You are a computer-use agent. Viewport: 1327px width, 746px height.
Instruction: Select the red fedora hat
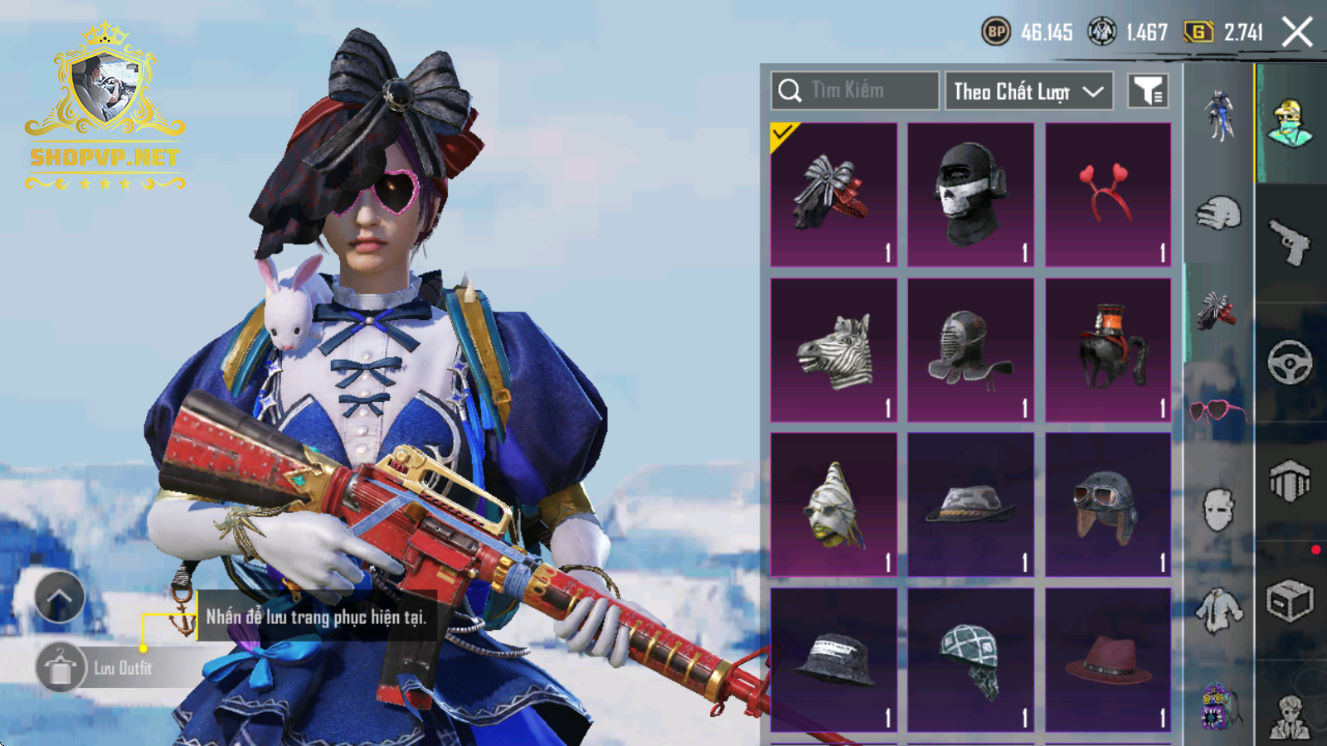click(x=1108, y=658)
